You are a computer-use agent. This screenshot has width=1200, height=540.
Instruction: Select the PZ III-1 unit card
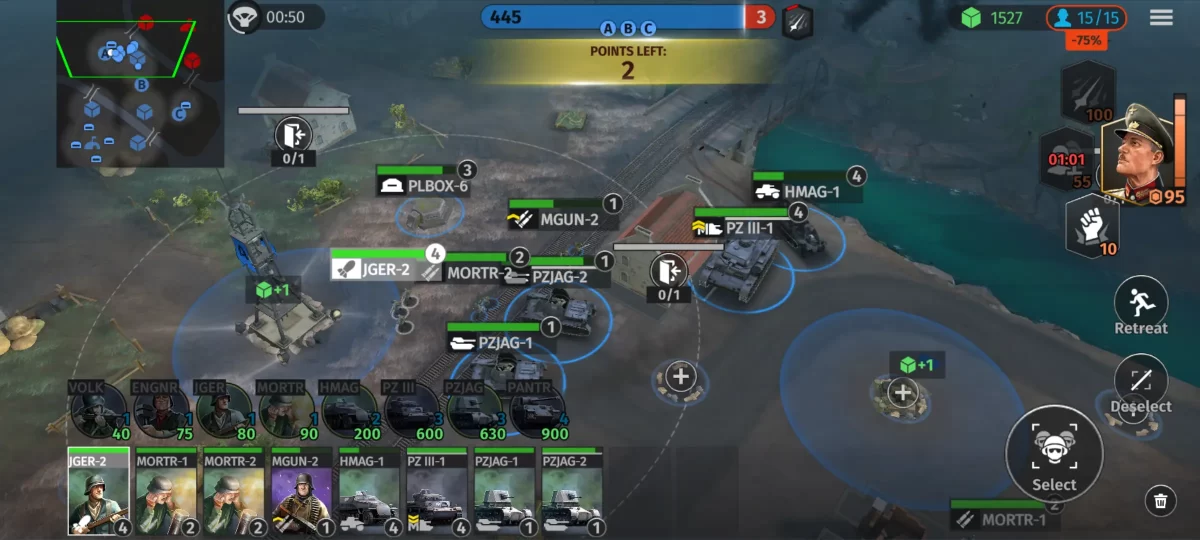tap(437, 491)
